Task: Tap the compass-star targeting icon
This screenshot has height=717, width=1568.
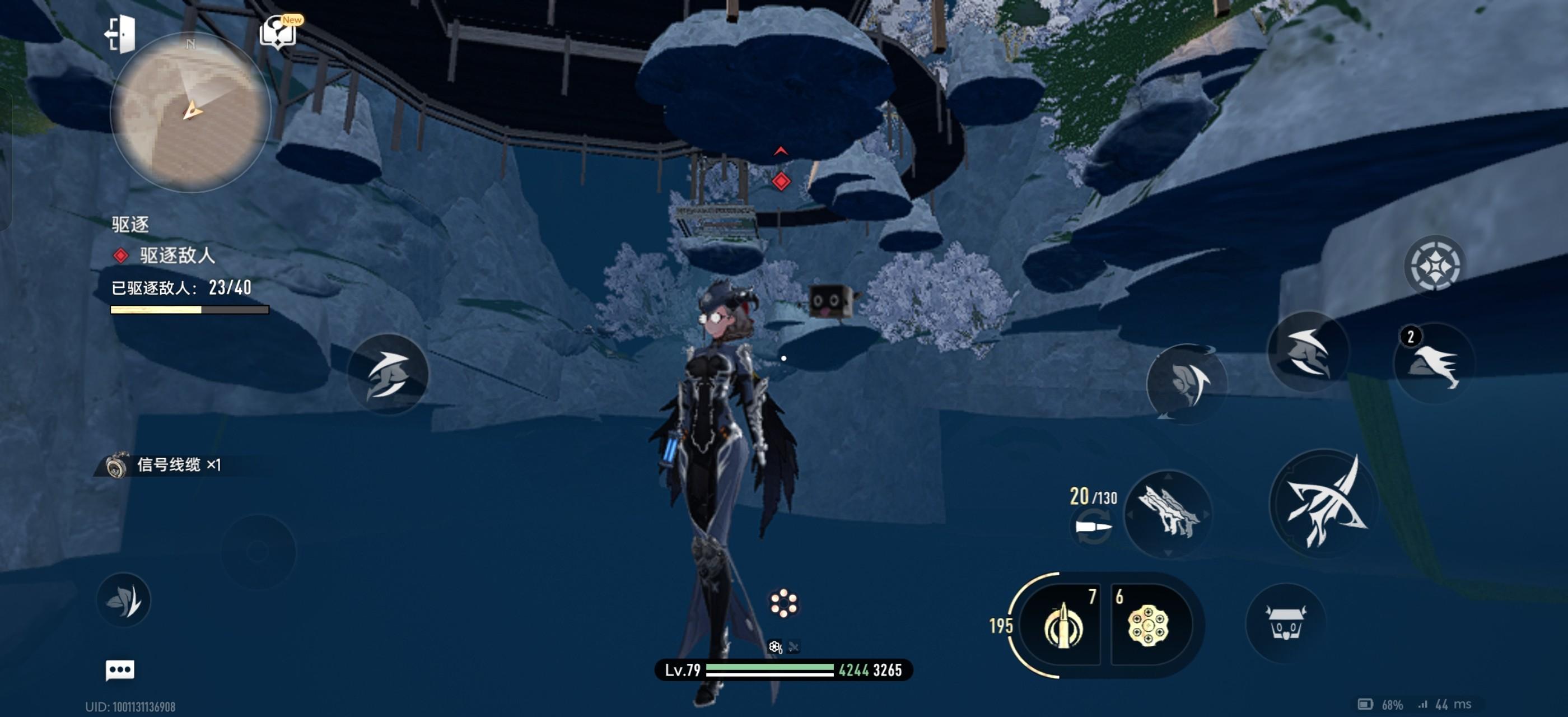Action: pyautogui.click(x=1434, y=266)
